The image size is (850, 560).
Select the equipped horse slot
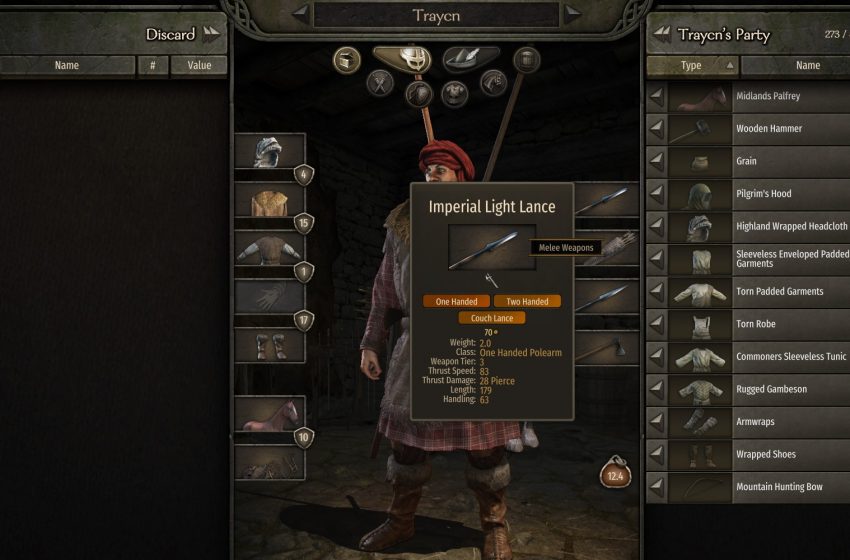pyautogui.click(x=268, y=415)
